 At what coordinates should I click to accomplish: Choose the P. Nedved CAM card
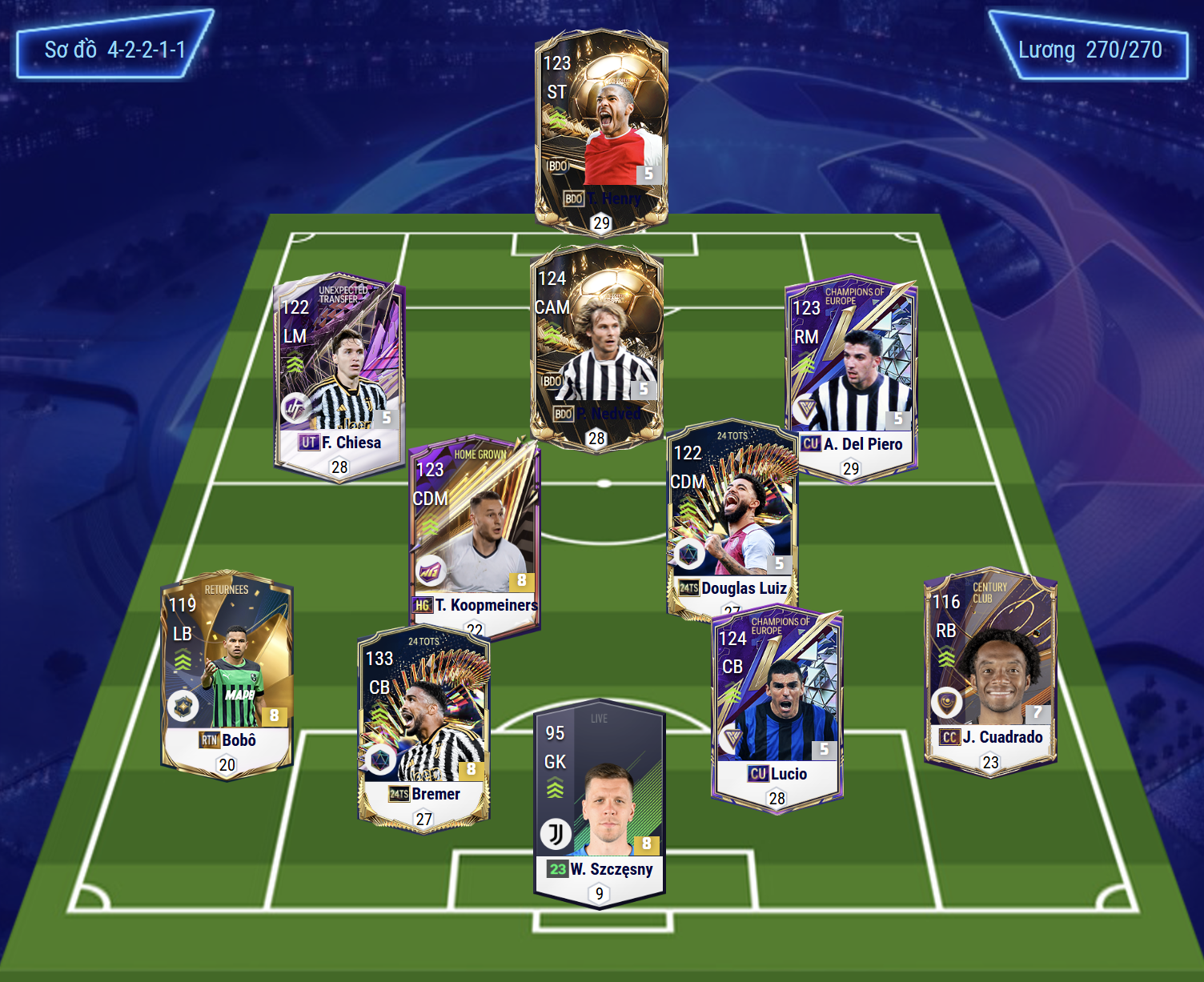click(x=596, y=348)
